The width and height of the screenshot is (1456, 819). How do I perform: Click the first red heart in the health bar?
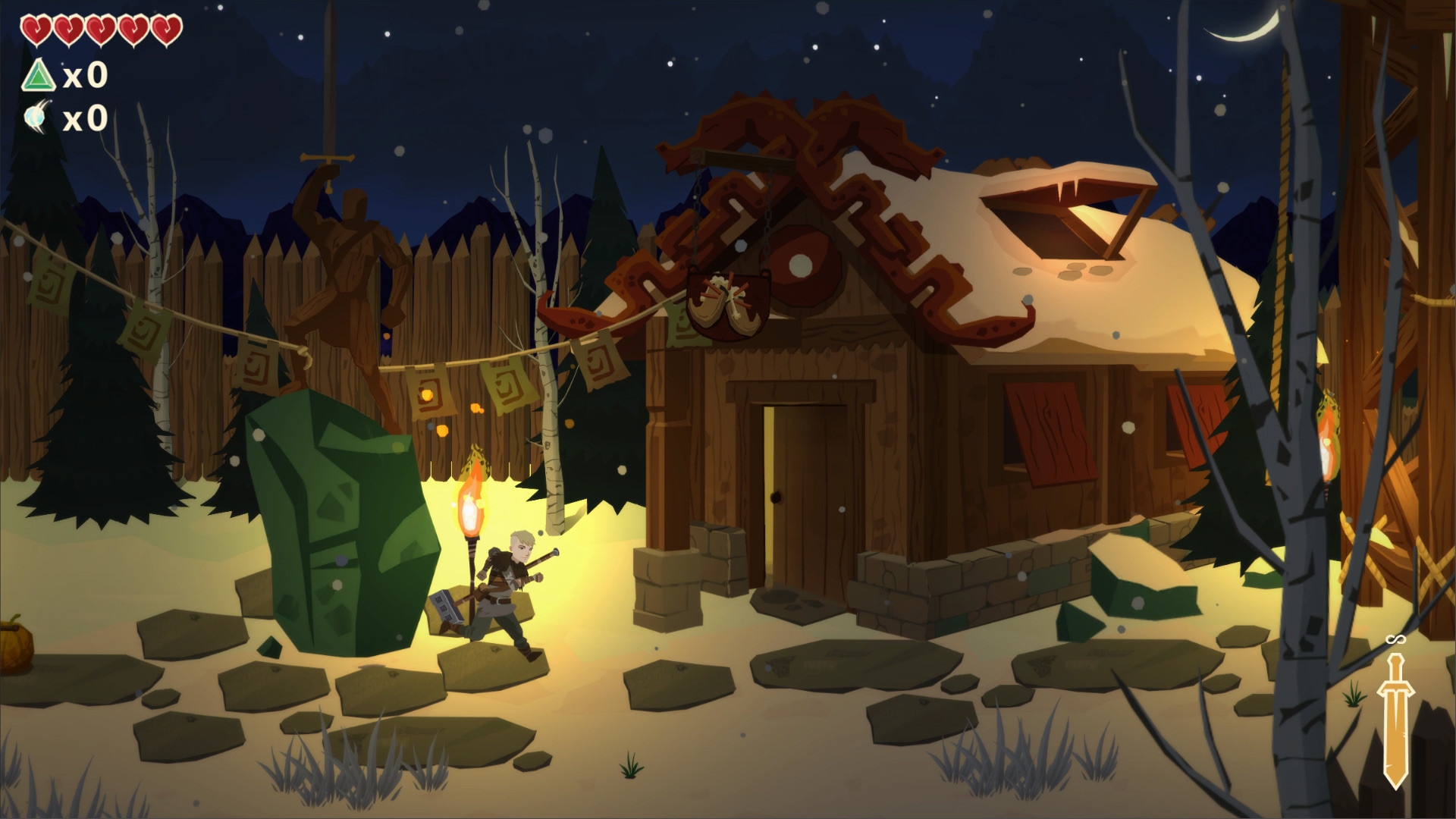click(36, 29)
